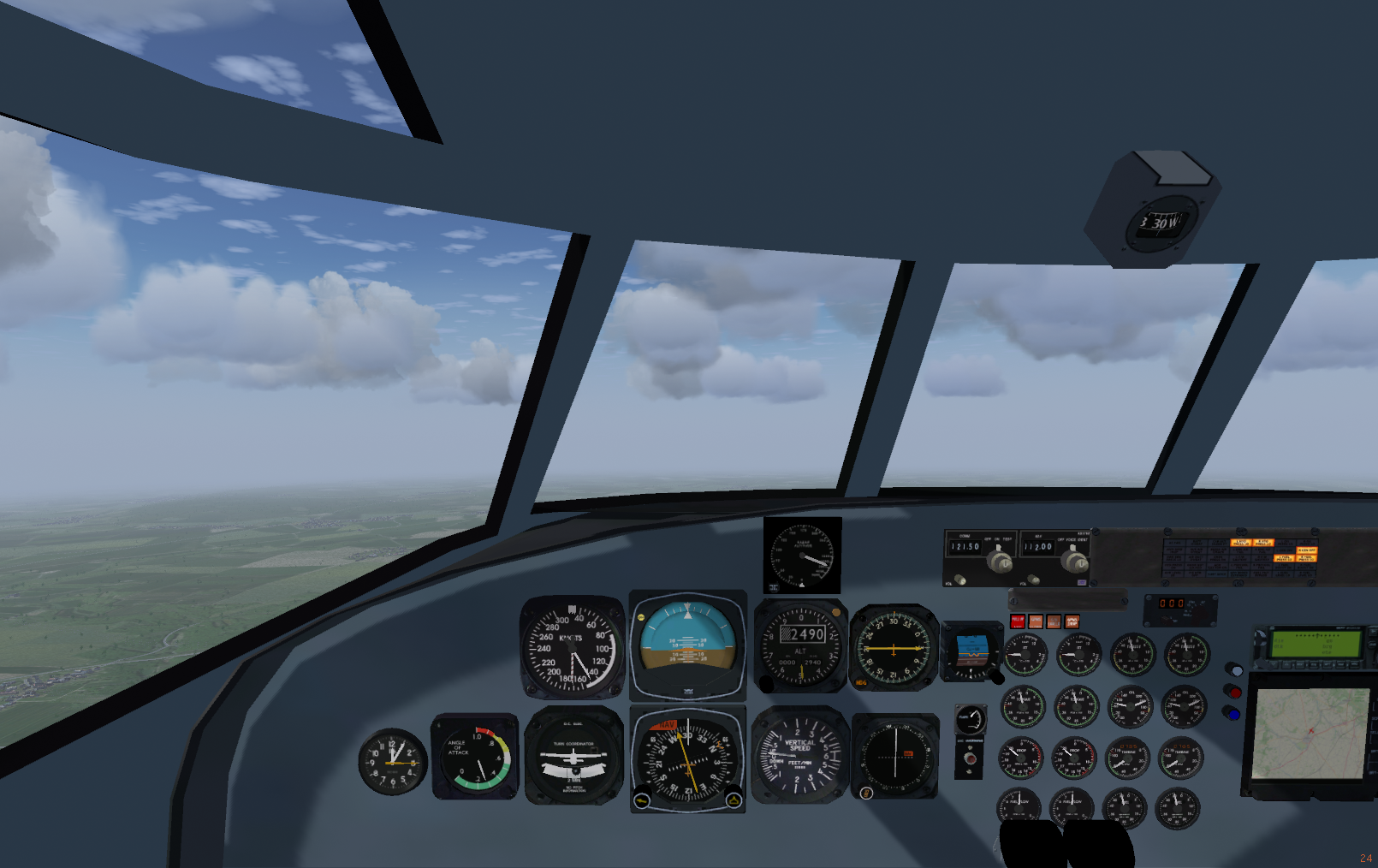The width and height of the screenshot is (1378, 868).
Task: Click the standby attitude indicator knob
Action: (x=996, y=677)
